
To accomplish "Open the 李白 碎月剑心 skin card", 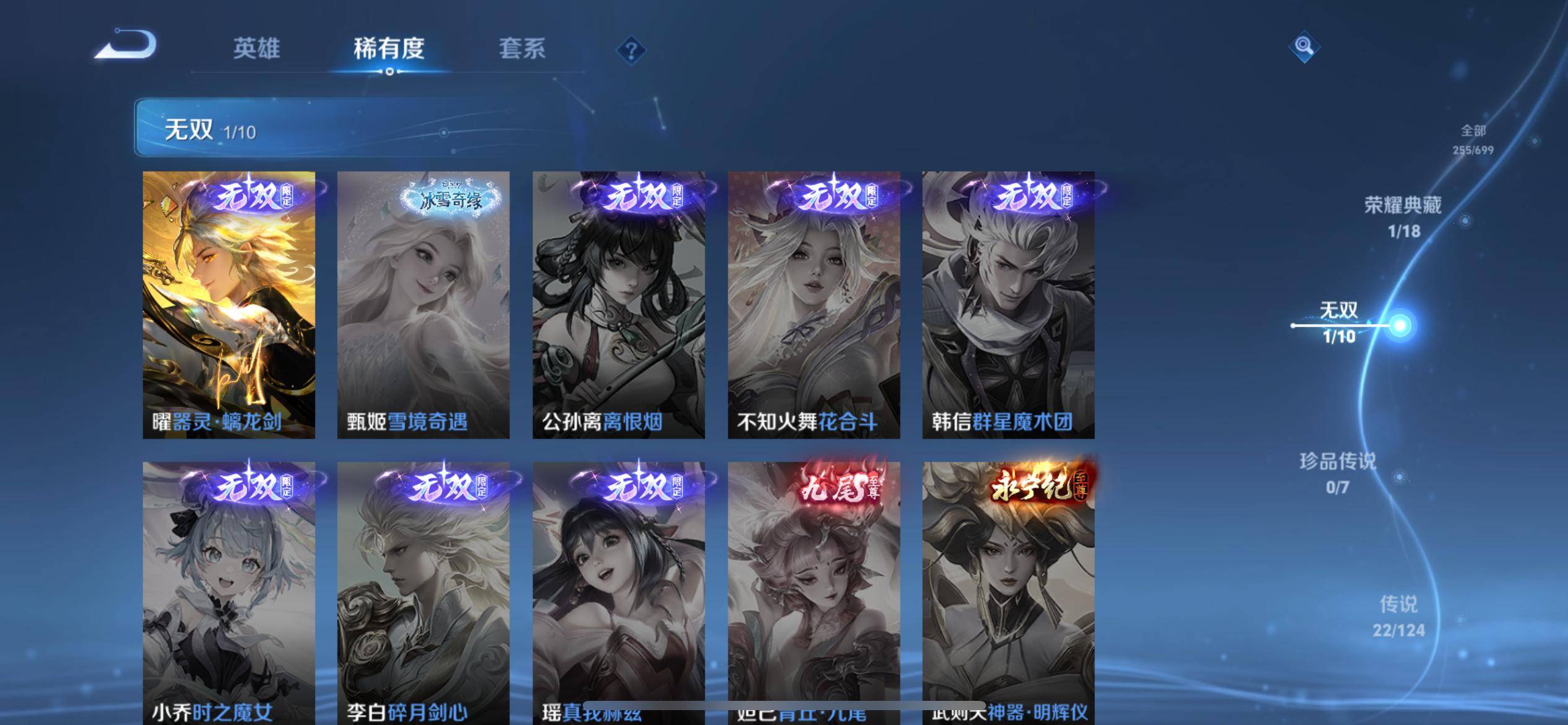I will pyautogui.click(x=423, y=592).
